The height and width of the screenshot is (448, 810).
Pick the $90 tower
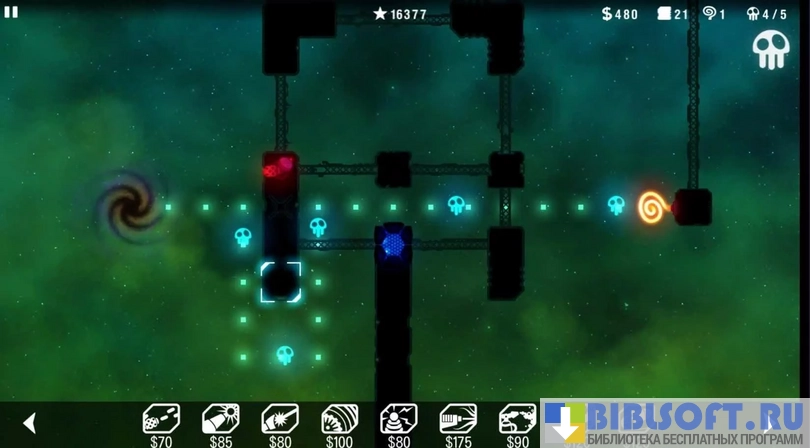pos(517,420)
